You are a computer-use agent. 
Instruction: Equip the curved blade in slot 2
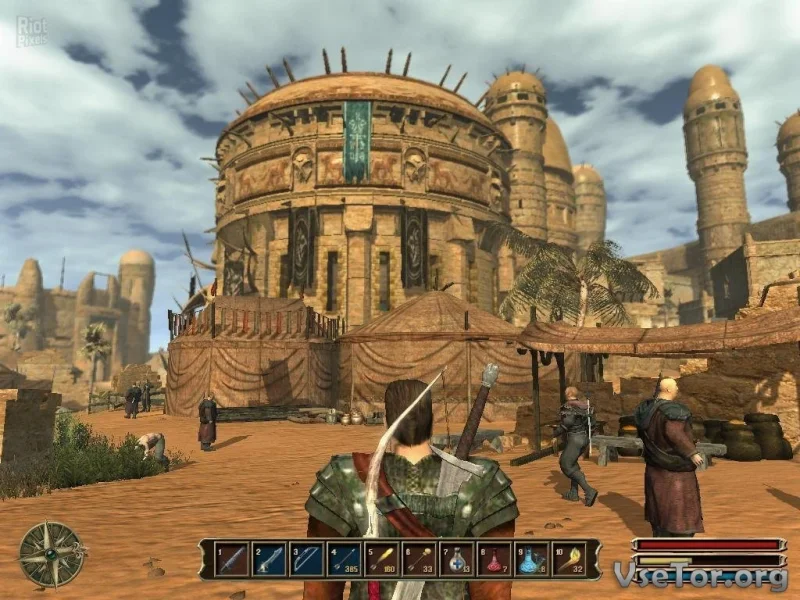[270, 560]
